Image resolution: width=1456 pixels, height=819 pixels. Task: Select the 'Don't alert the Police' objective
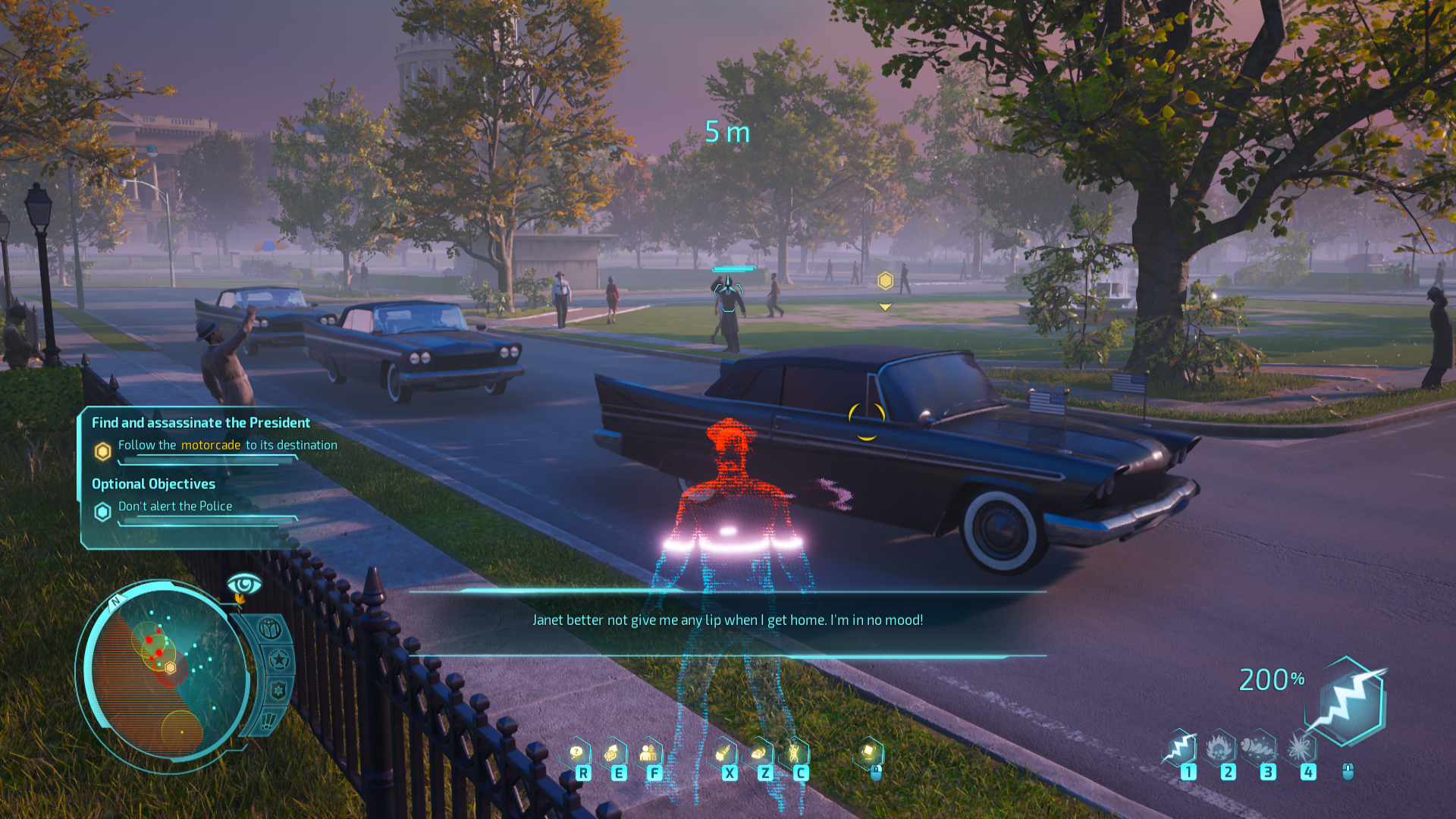click(175, 507)
